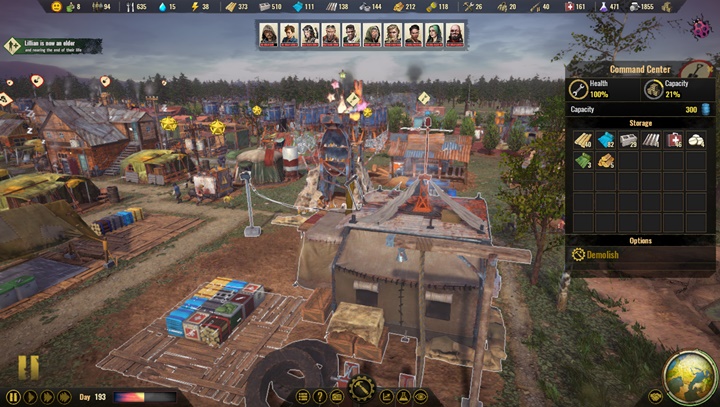The height and width of the screenshot is (407, 720).
Task: Open the list menu icon in bottom bar
Action: [302, 397]
